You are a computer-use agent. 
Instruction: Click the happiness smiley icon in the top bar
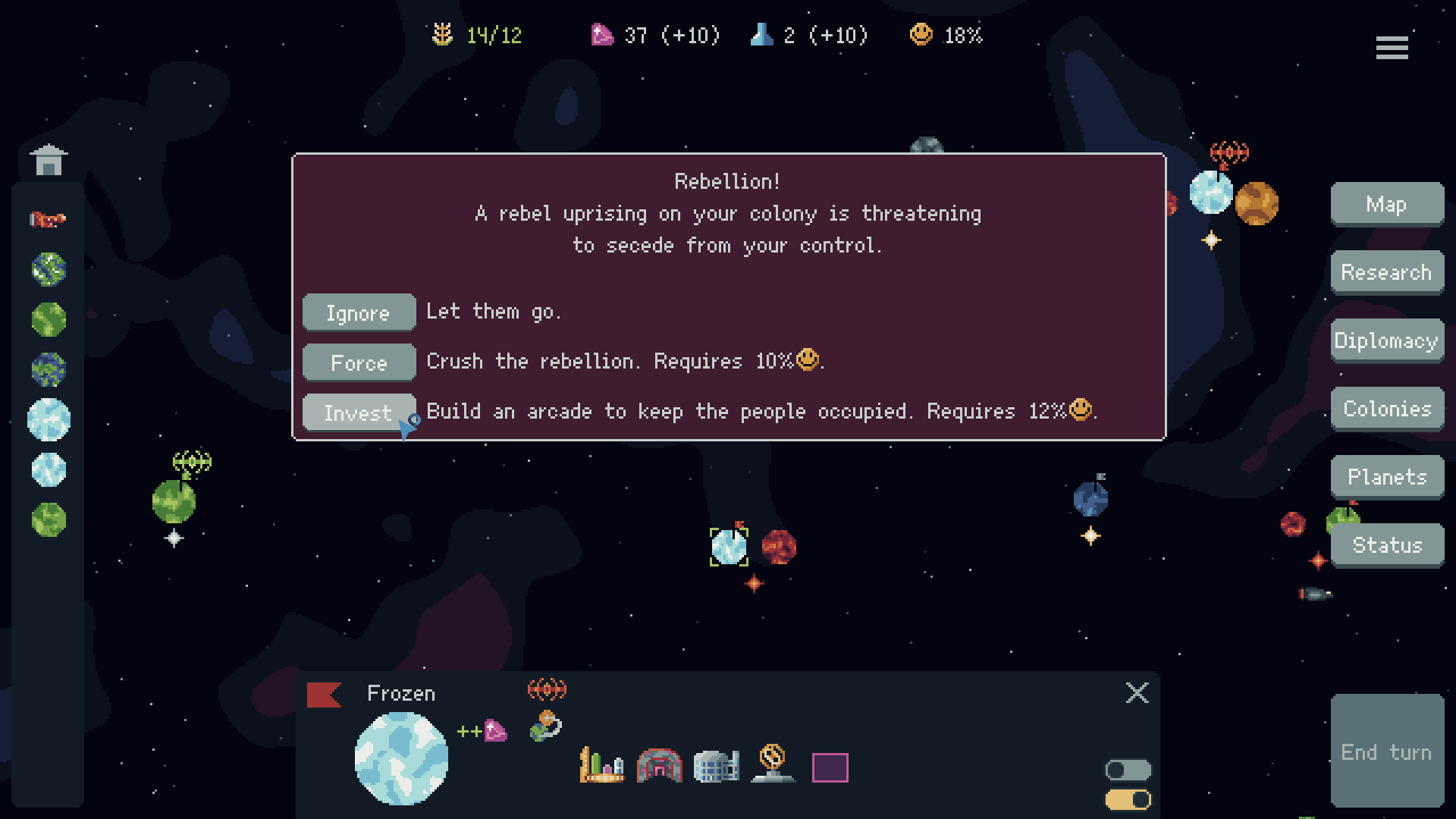tap(921, 34)
